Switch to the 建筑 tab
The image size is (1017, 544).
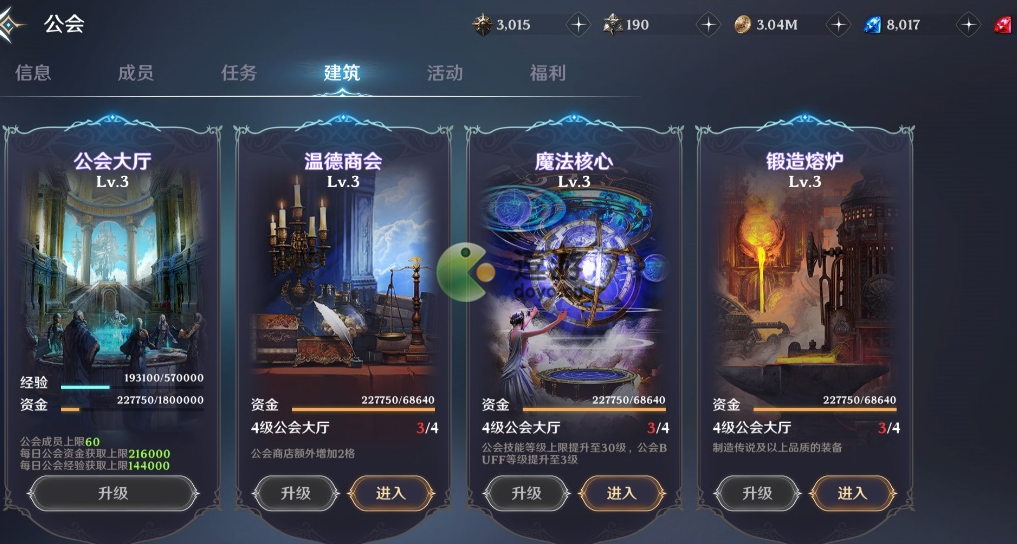pyautogui.click(x=342, y=73)
